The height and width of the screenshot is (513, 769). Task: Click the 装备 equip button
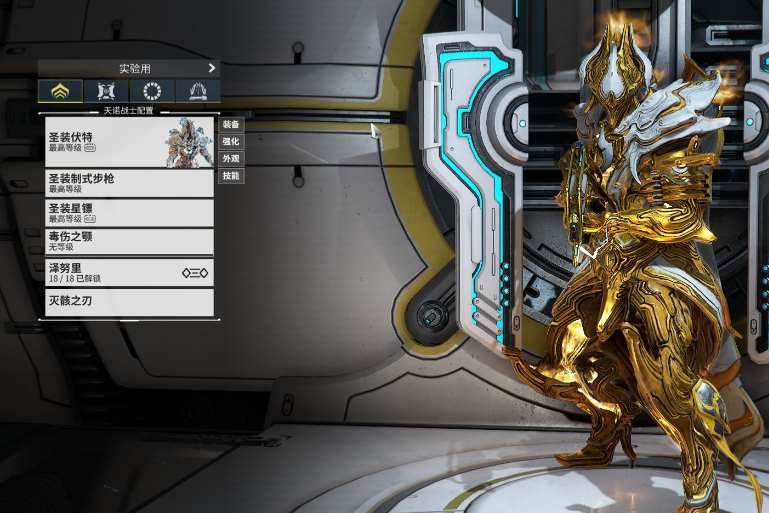[x=231, y=124]
